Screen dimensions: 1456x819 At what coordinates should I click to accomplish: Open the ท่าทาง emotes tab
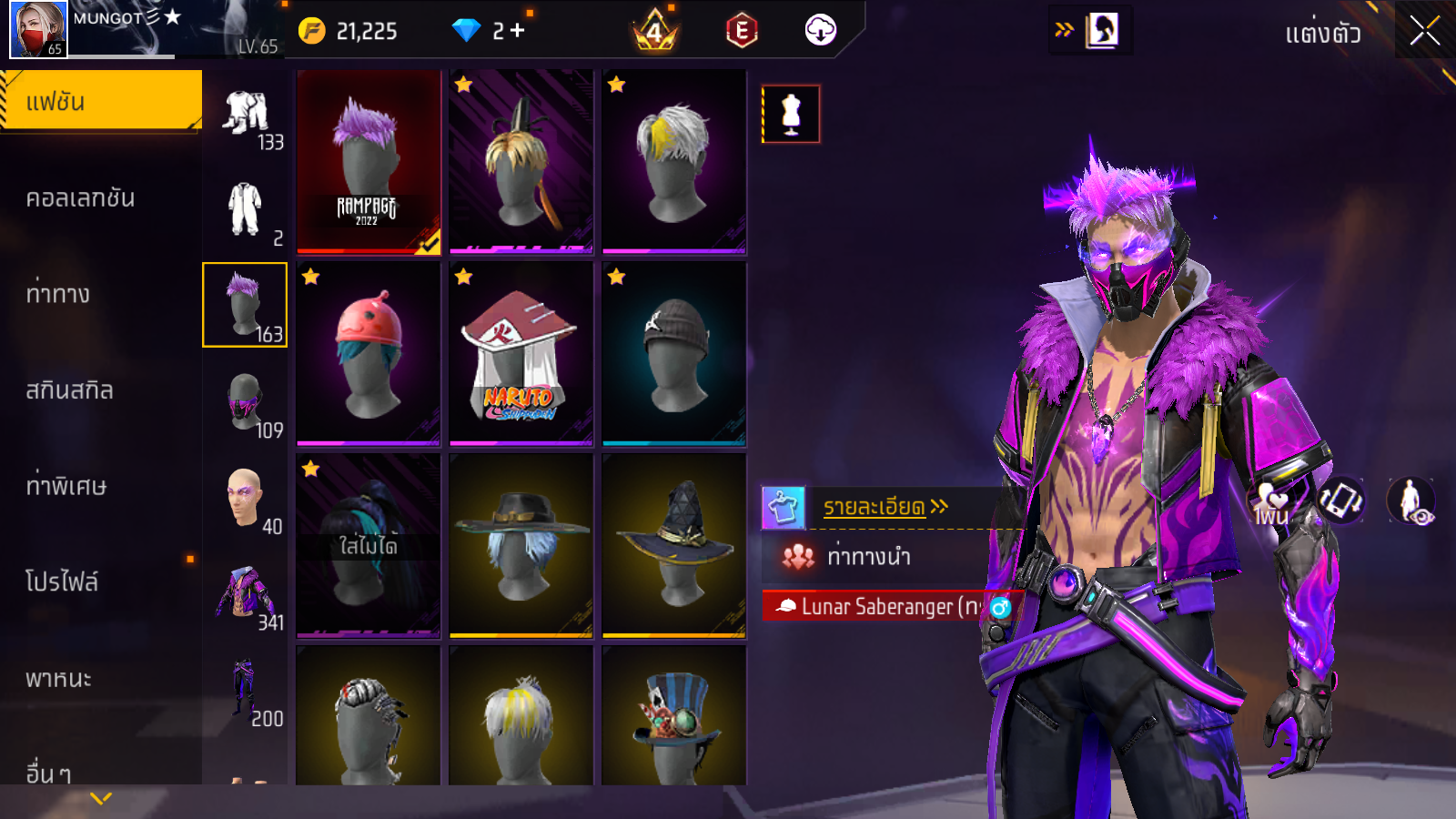(58, 294)
